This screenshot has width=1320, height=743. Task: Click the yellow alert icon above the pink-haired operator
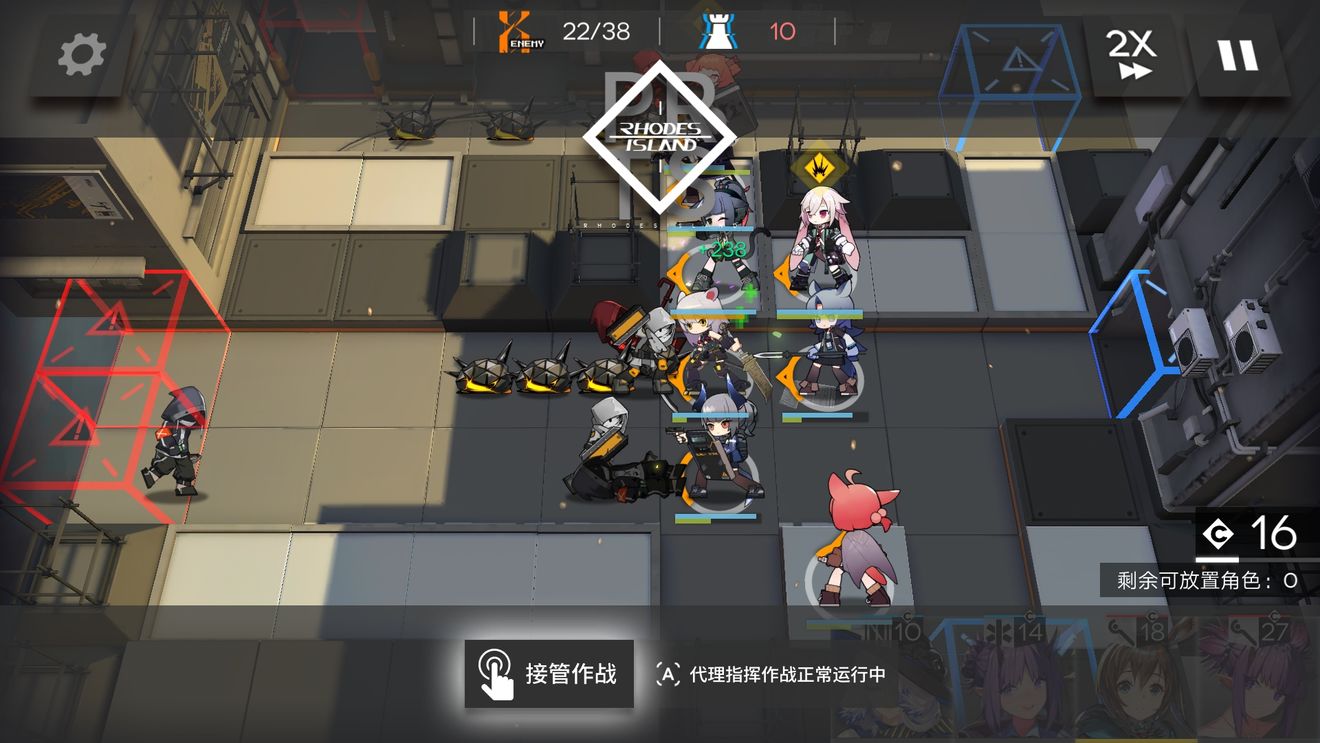click(819, 166)
